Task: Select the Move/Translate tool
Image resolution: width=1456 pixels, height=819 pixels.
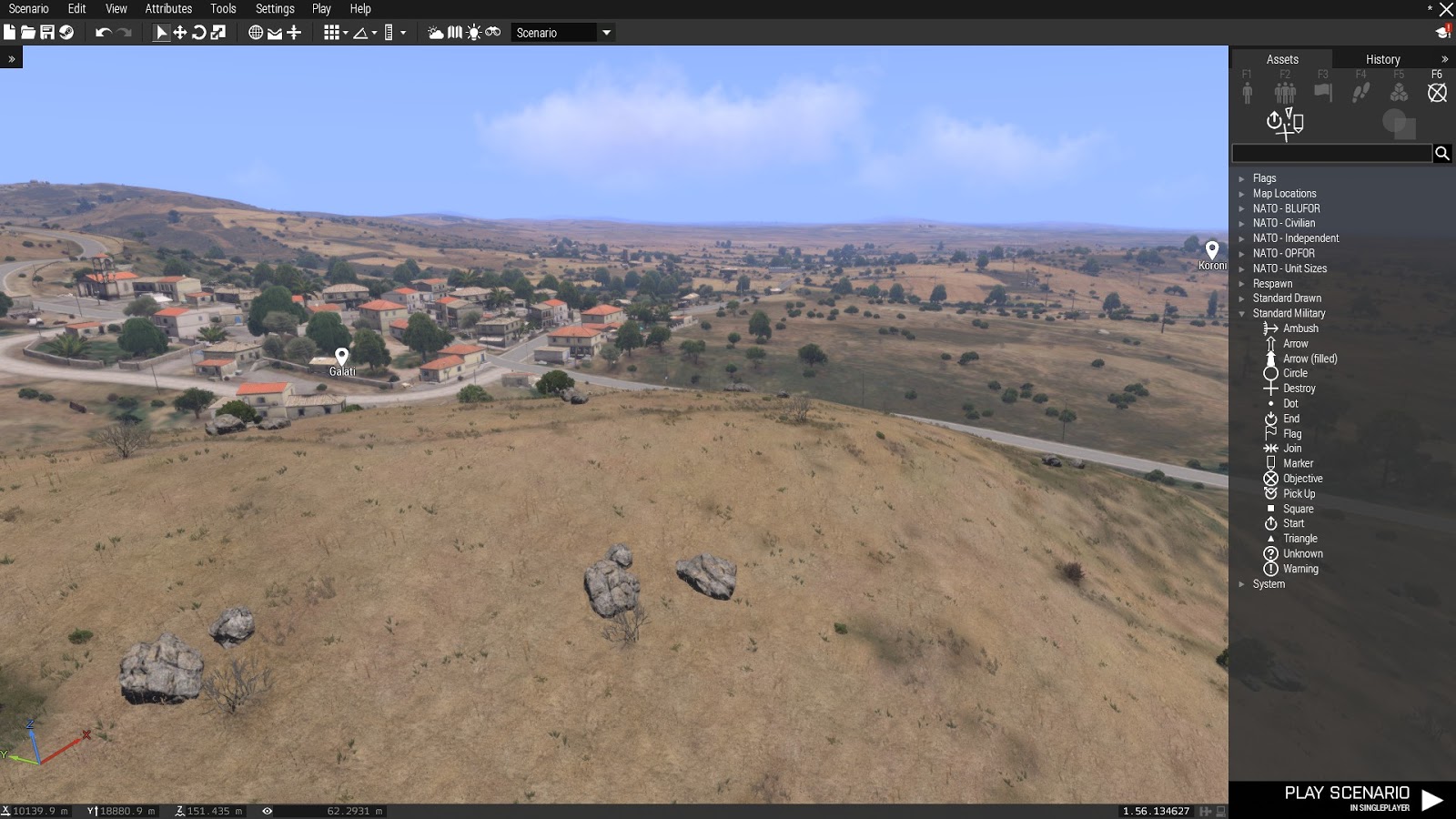Action: (181, 32)
